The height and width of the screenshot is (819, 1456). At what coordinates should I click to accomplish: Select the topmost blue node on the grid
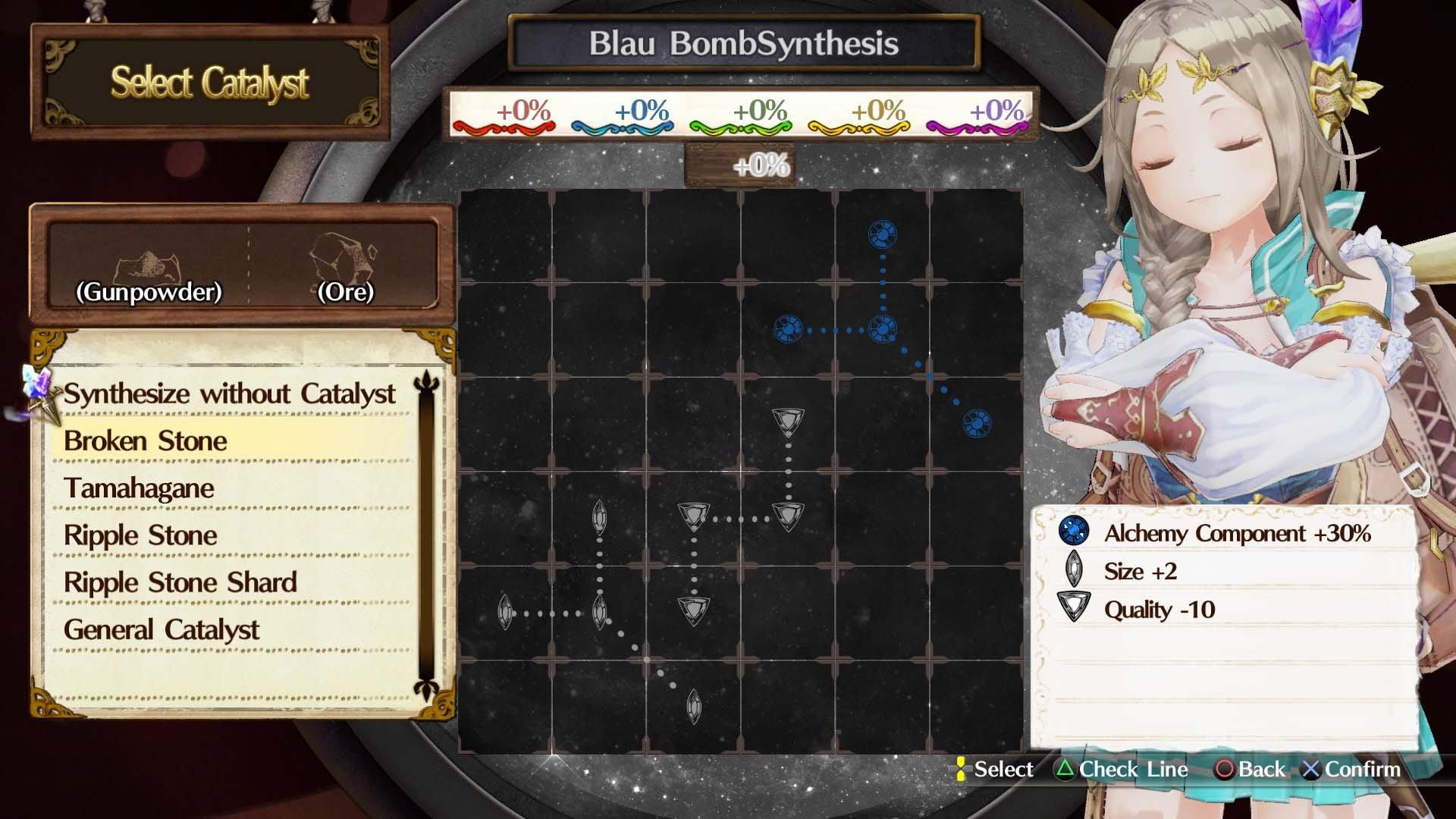click(x=882, y=233)
